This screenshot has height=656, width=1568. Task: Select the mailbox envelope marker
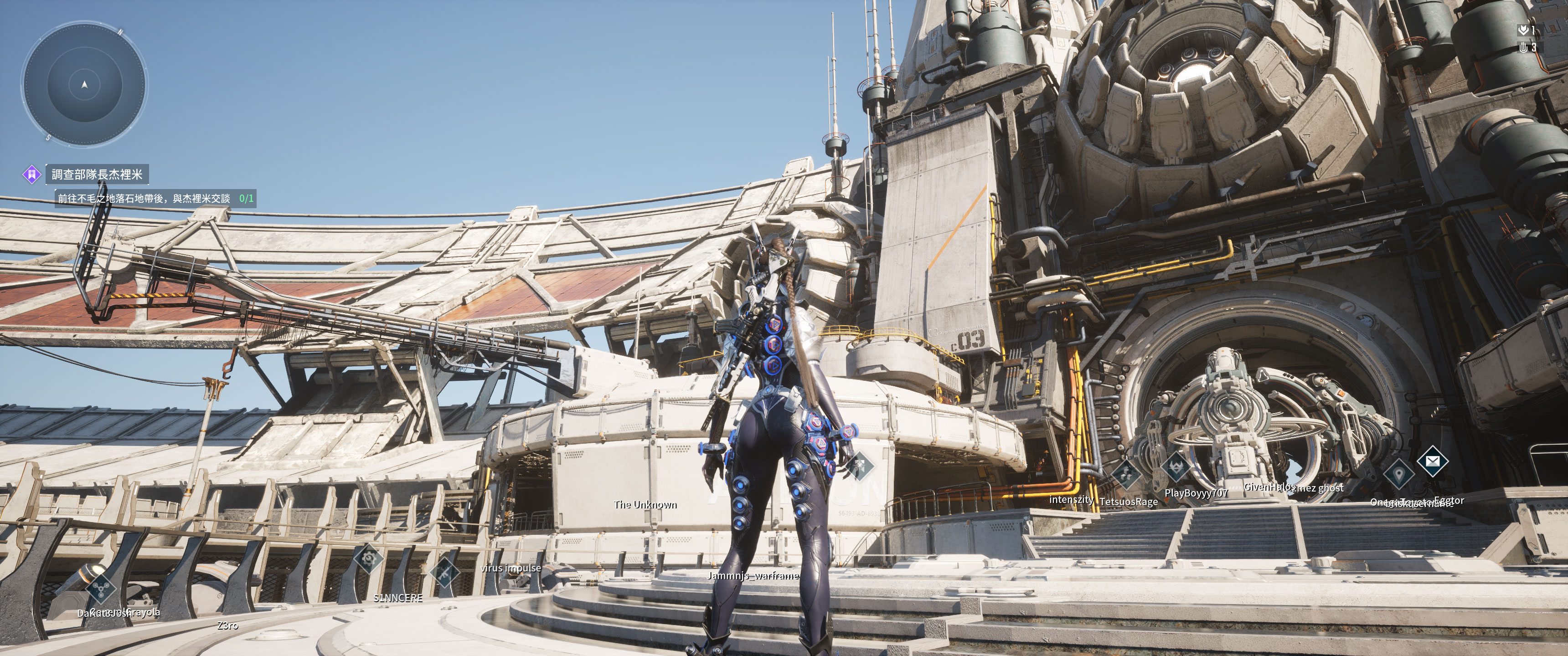click(1432, 462)
